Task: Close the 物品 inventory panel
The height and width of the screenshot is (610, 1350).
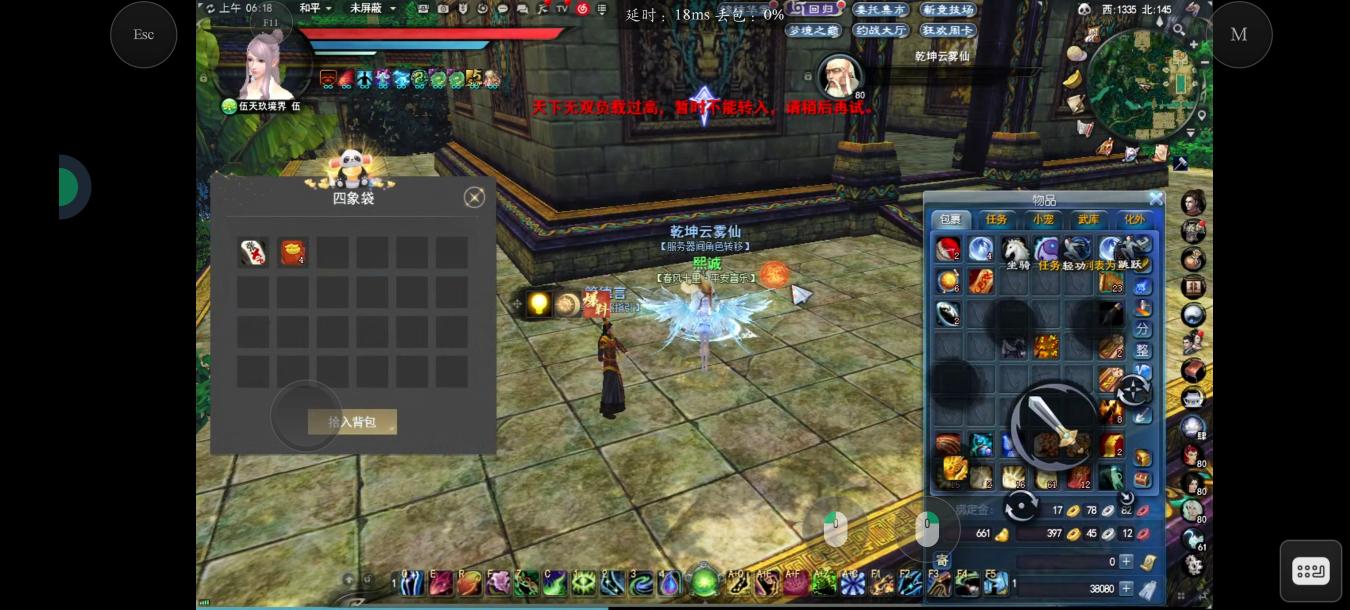Action: click(1156, 199)
